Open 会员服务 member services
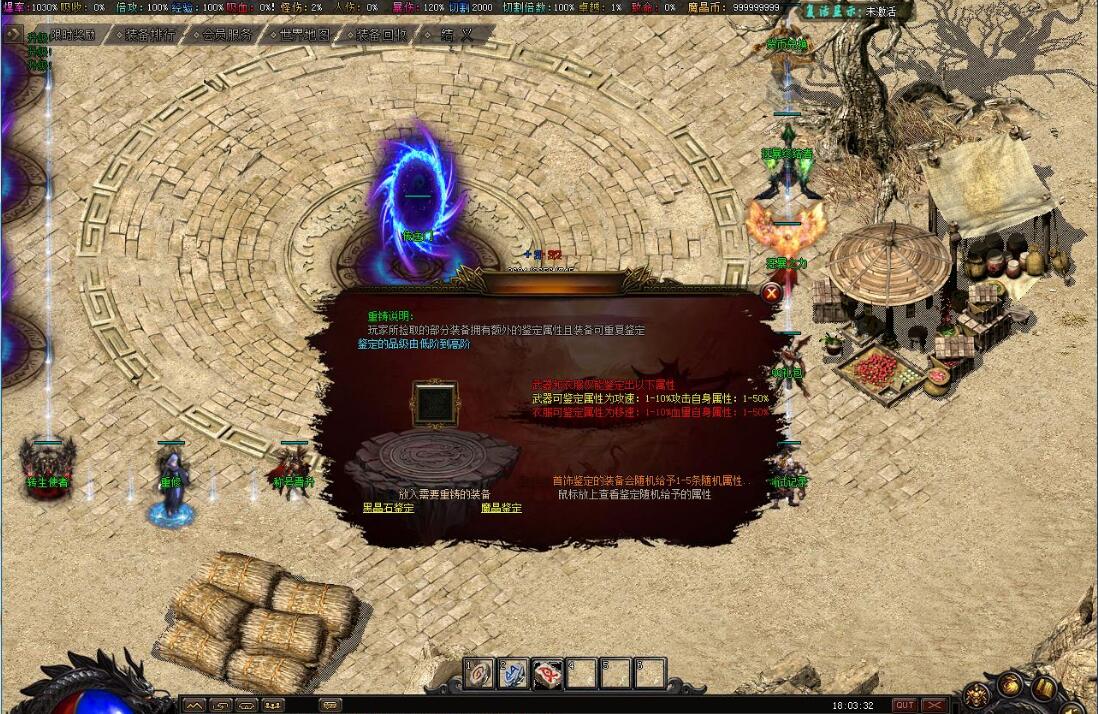 (x=226, y=34)
